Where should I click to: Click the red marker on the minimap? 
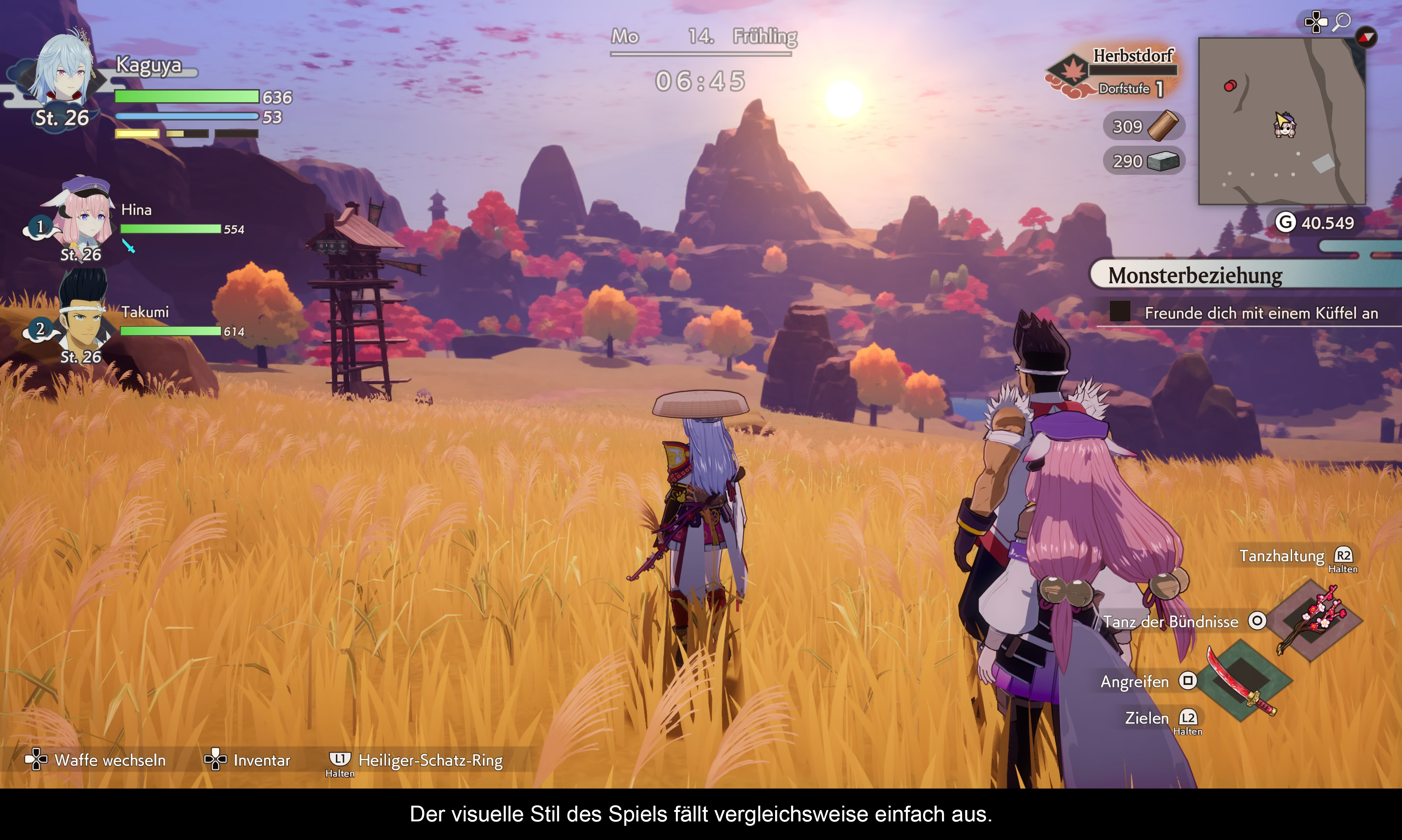tap(1229, 86)
